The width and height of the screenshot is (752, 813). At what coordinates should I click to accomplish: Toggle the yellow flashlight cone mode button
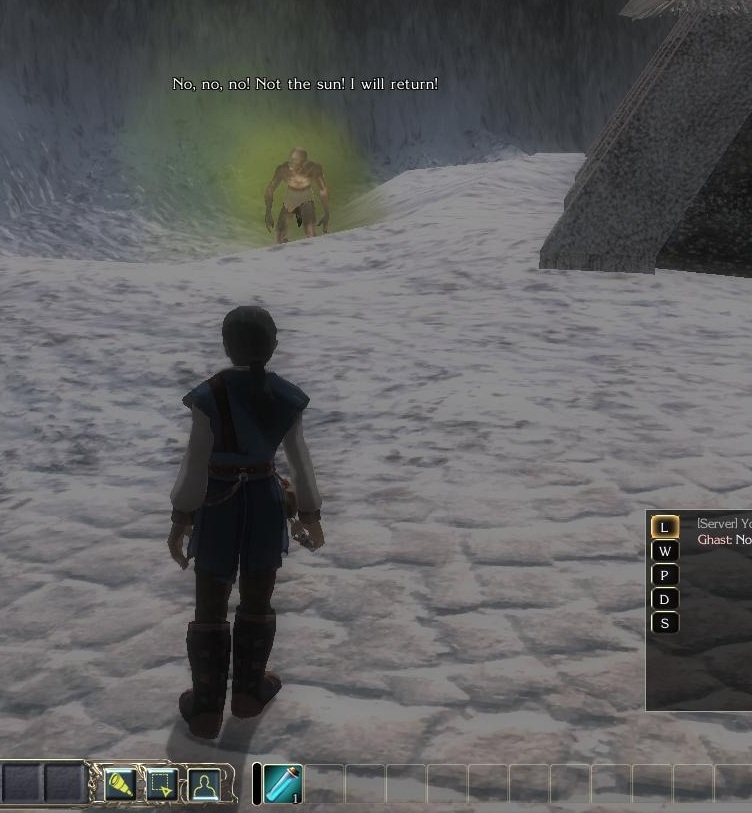pos(120,784)
